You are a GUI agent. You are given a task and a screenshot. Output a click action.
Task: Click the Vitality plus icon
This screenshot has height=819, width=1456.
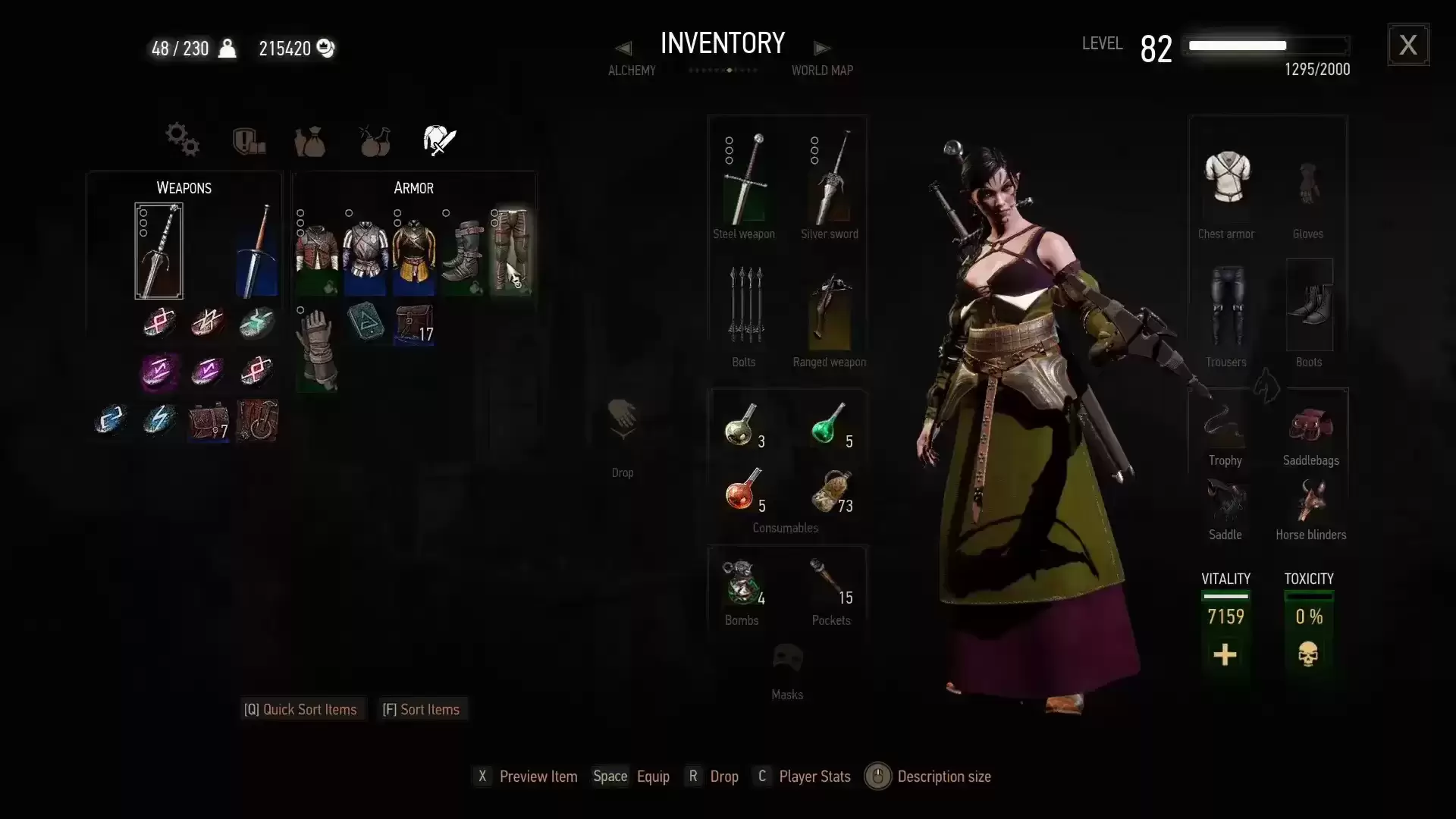pos(1225,654)
